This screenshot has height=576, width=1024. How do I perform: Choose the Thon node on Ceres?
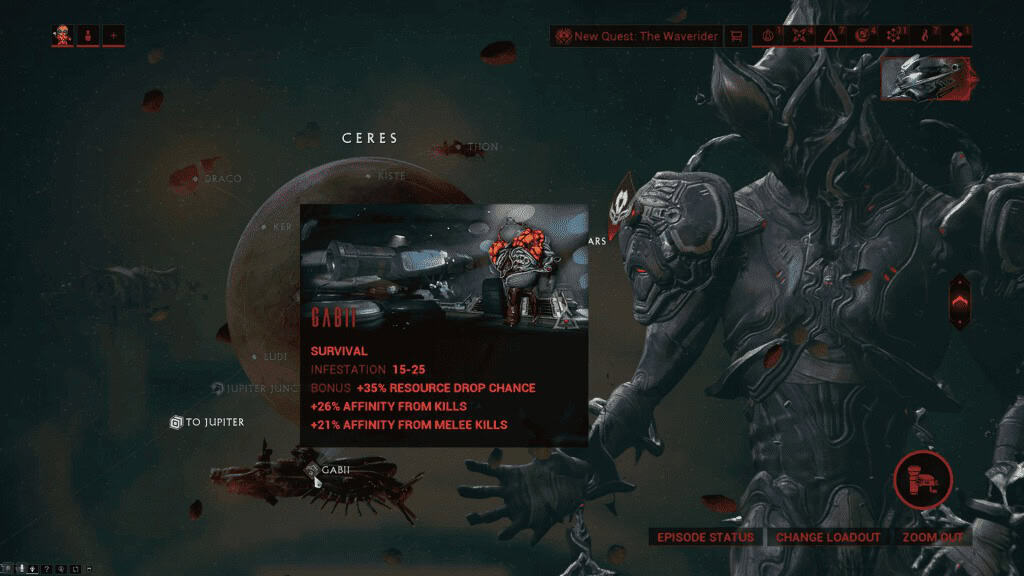pyautogui.click(x=459, y=147)
